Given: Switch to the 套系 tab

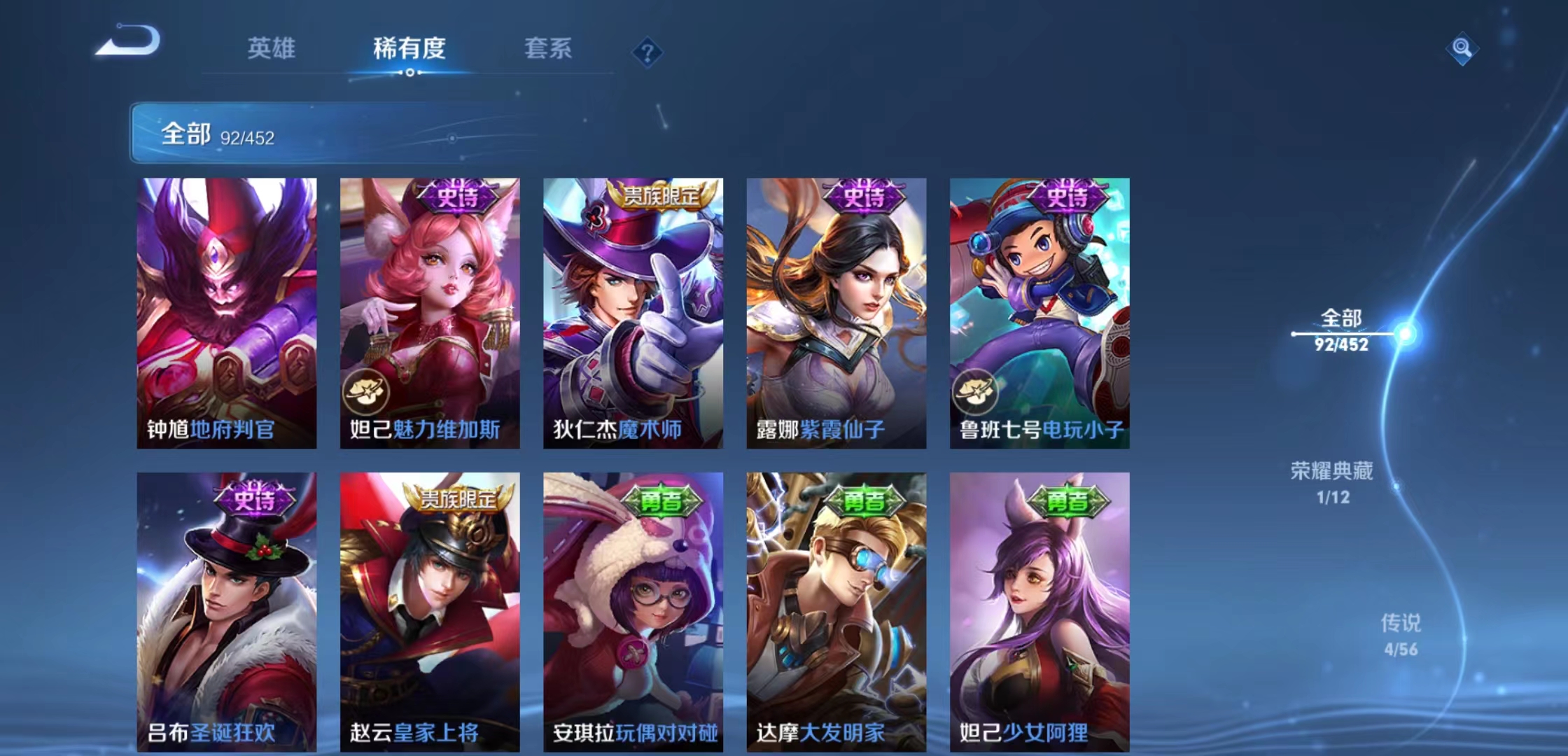Looking at the screenshot, I should pyautogui.click(x=548, y=49).
